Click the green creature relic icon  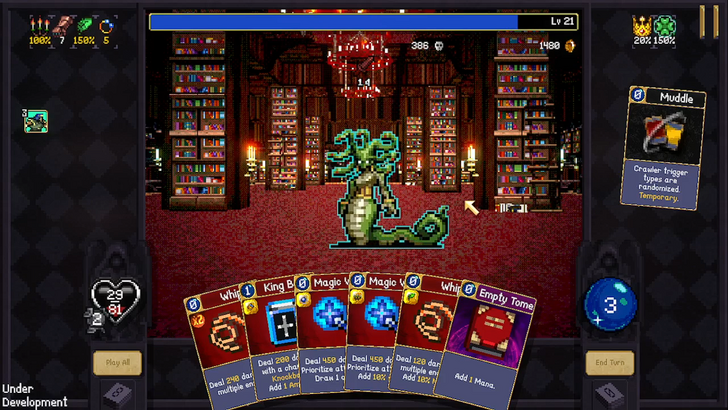coord(36,121)
